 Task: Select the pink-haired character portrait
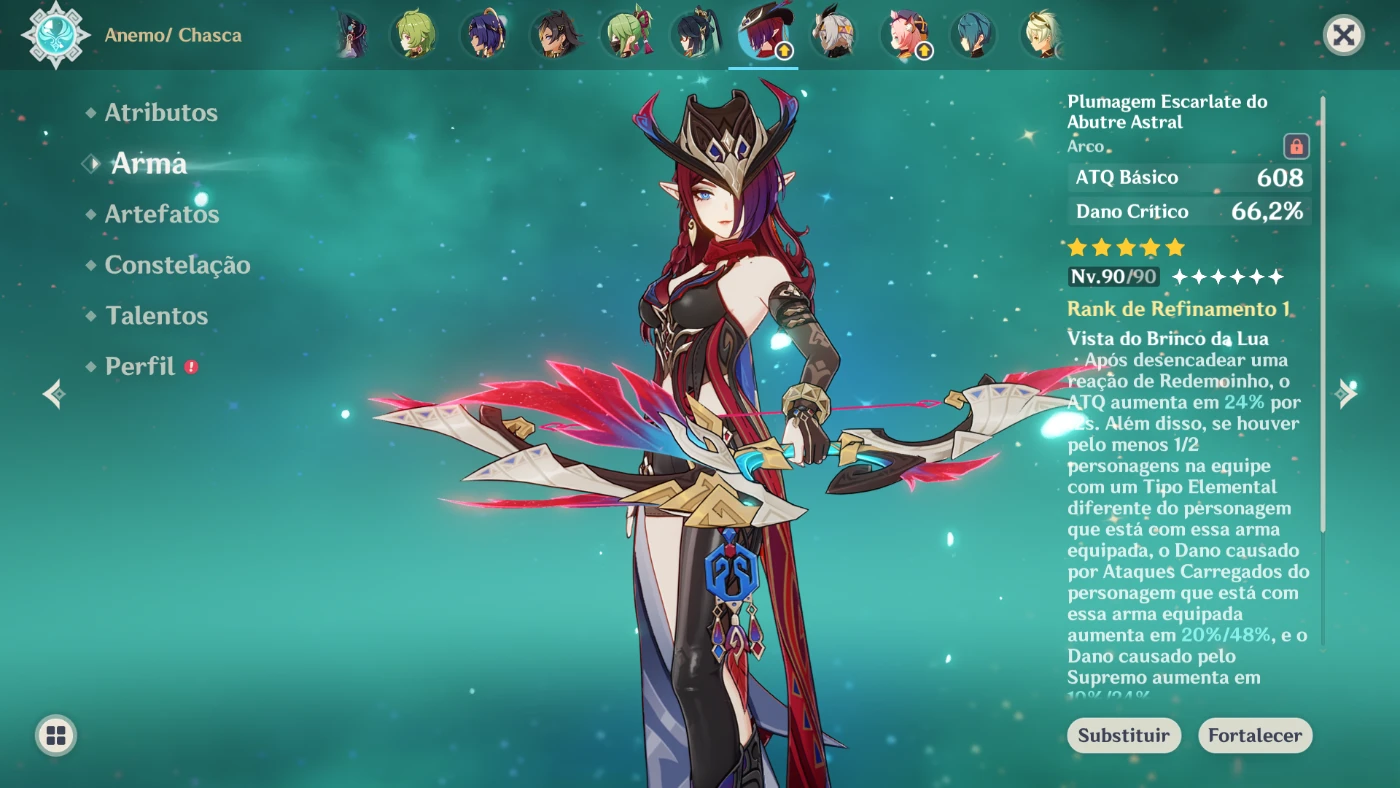(x=904, y=35)
